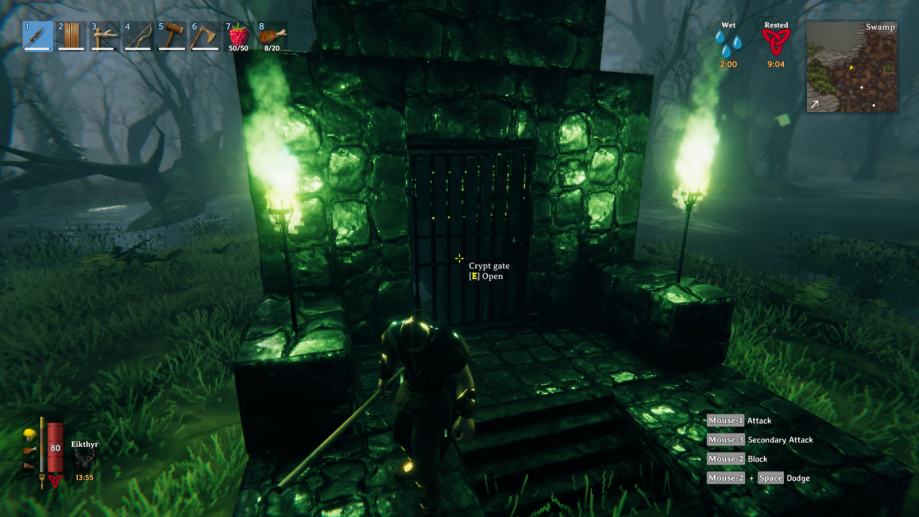This screenshot has width=919, height=517.
Task: Select the wooden shield in hotbar slot 2
Action: (x=72, y=36)
